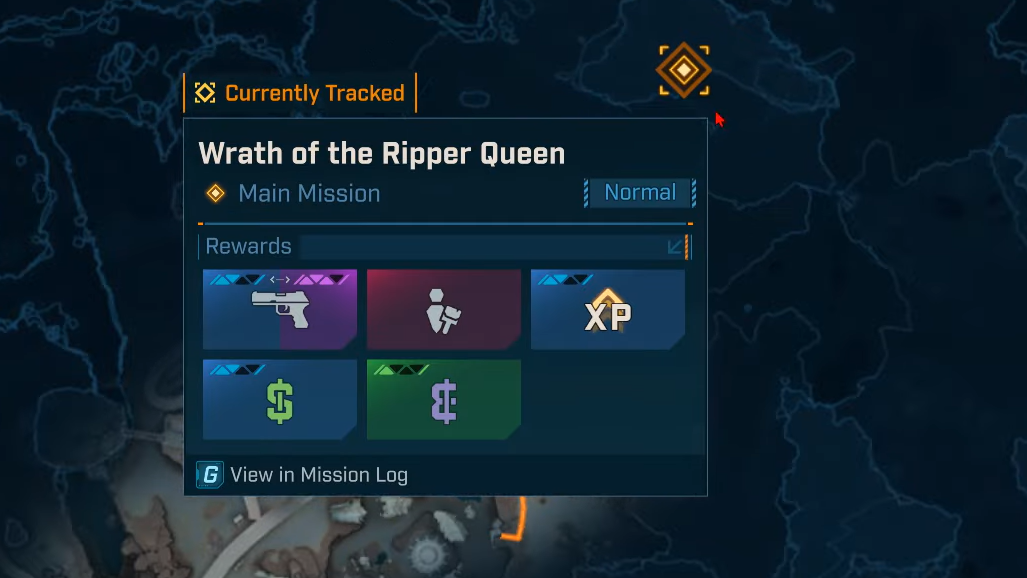Click the orange main mission map marker

click(x=683, y=71)
